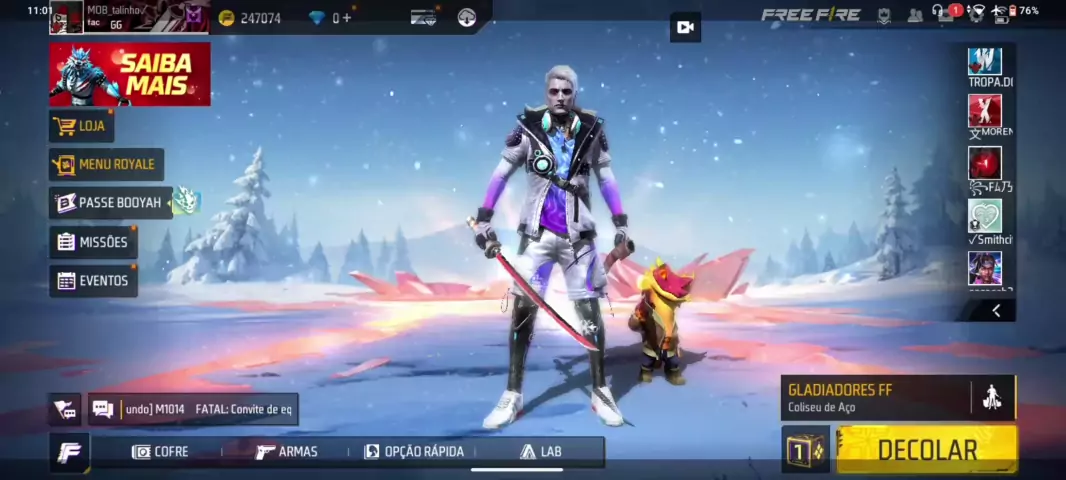Select OPÇÃO RÁPIDA on the bottom bar
This screenshot has width=1066, height=480.
click(x=414, y=452)
